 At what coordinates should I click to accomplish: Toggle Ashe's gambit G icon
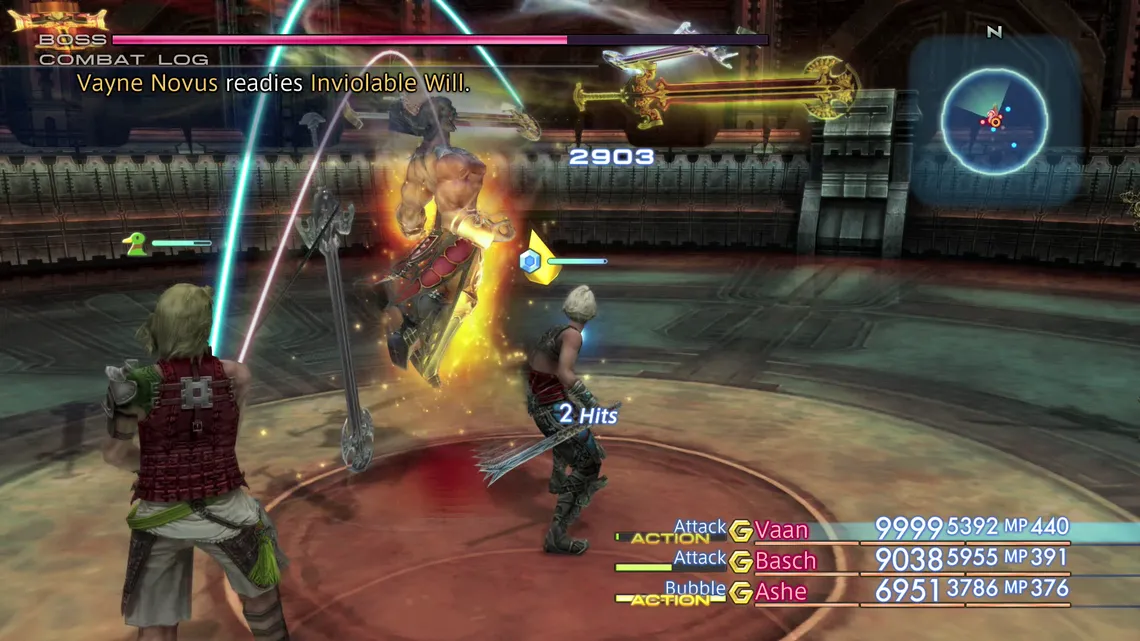741,593
